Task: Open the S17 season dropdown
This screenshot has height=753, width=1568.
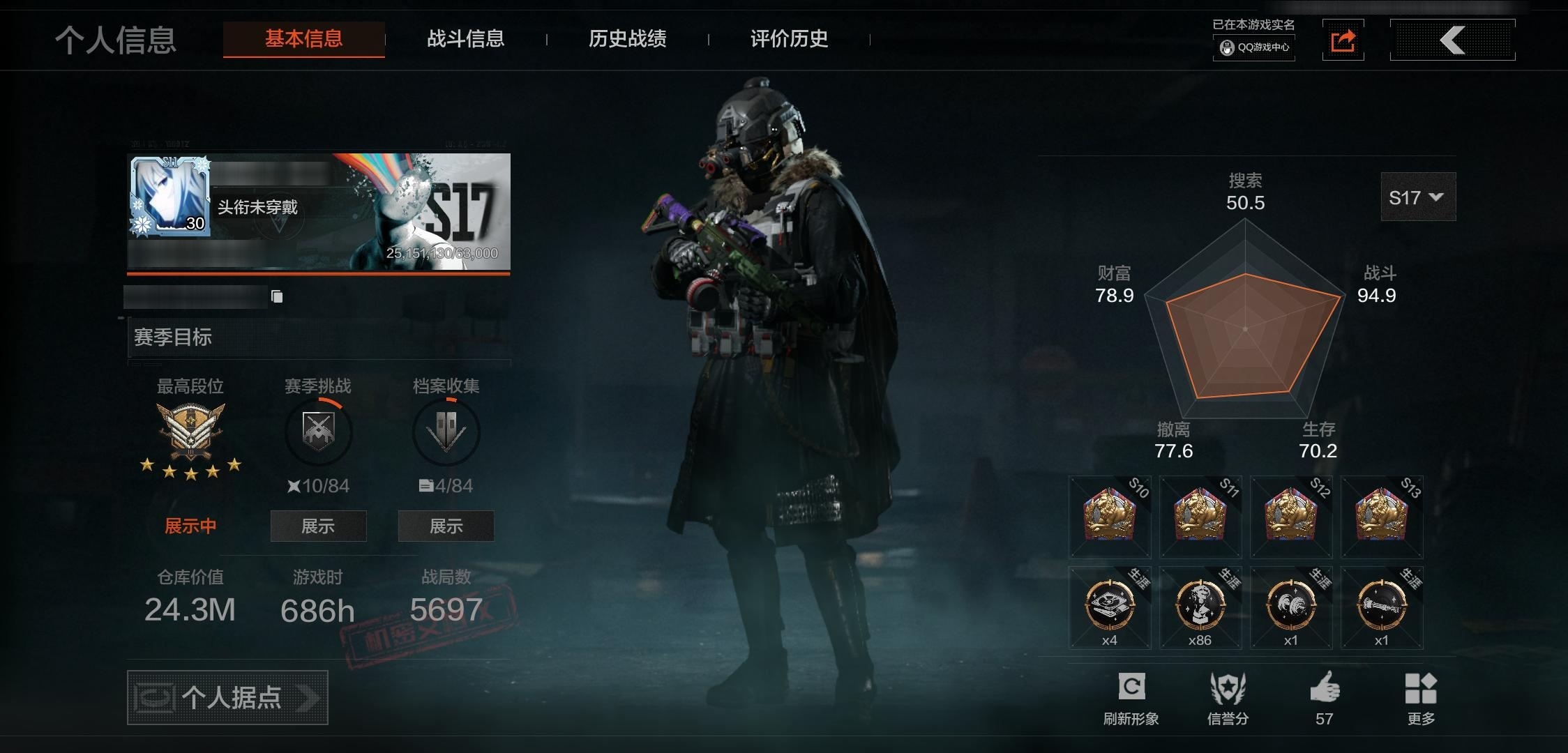Action: click(1417, 197)
